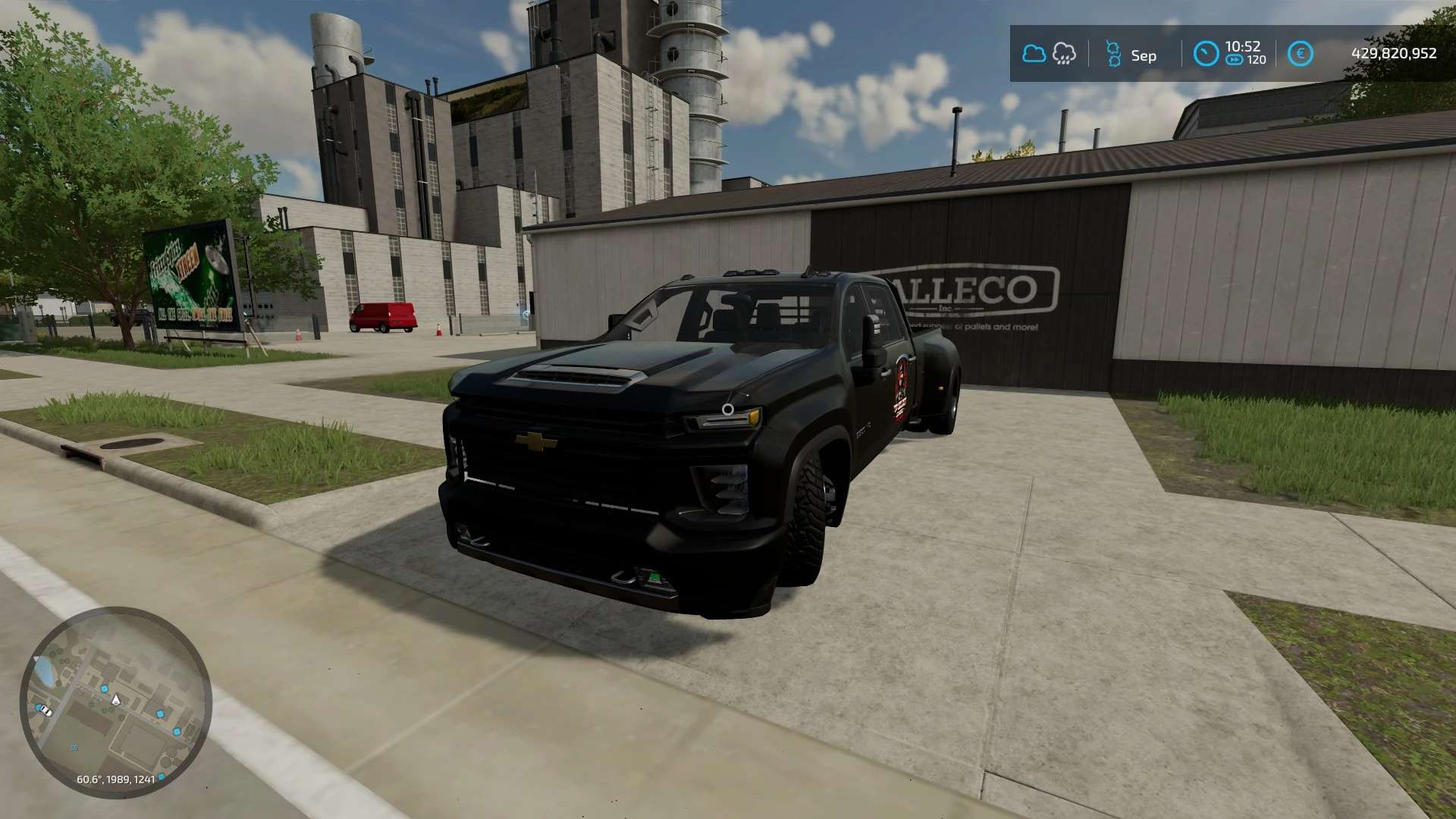Click the September season calendar icon
The height and width of the screenshot is (819, 1456).
point(1113,54)
